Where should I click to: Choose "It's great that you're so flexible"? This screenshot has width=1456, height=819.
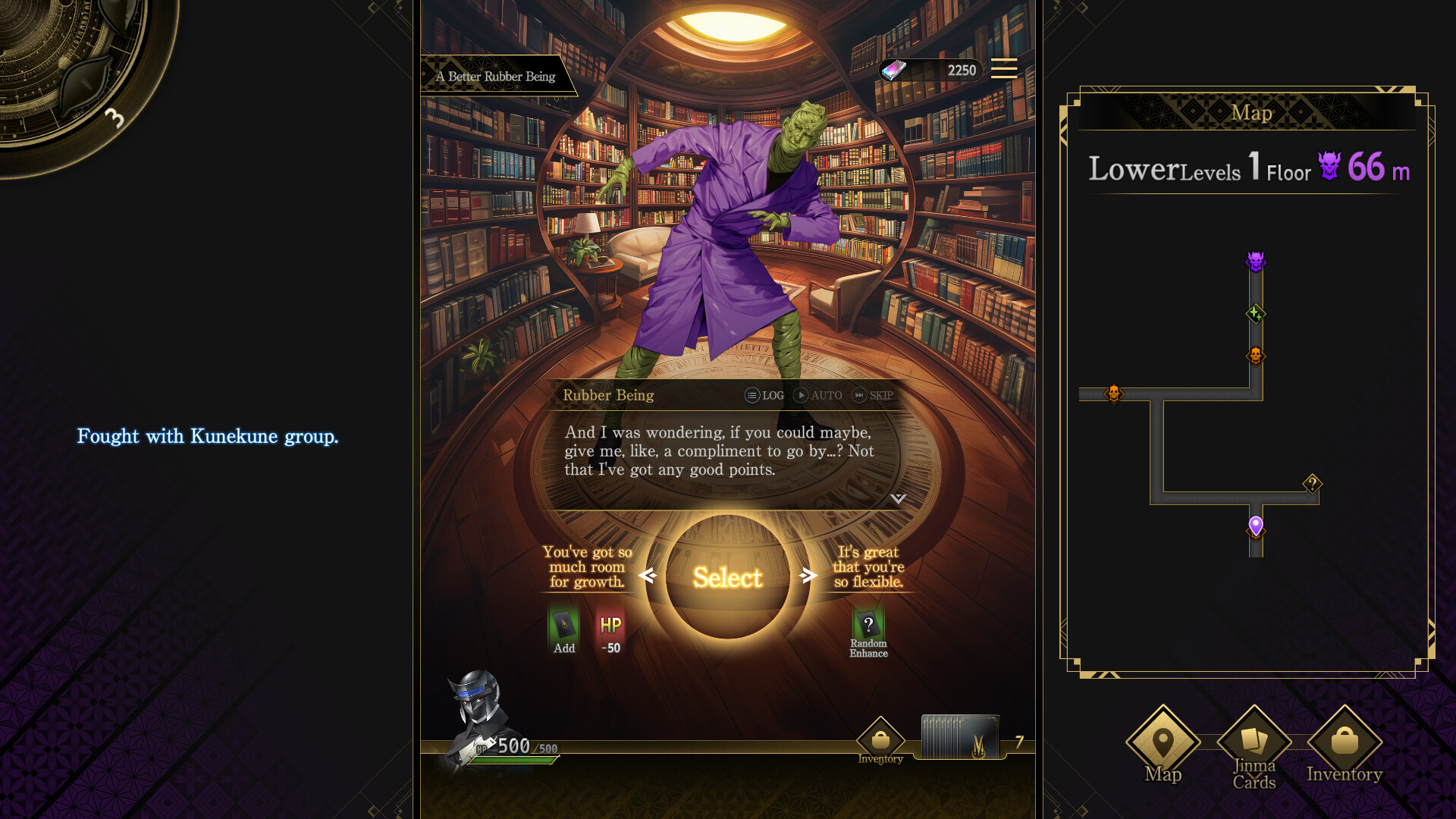[868, 566]
